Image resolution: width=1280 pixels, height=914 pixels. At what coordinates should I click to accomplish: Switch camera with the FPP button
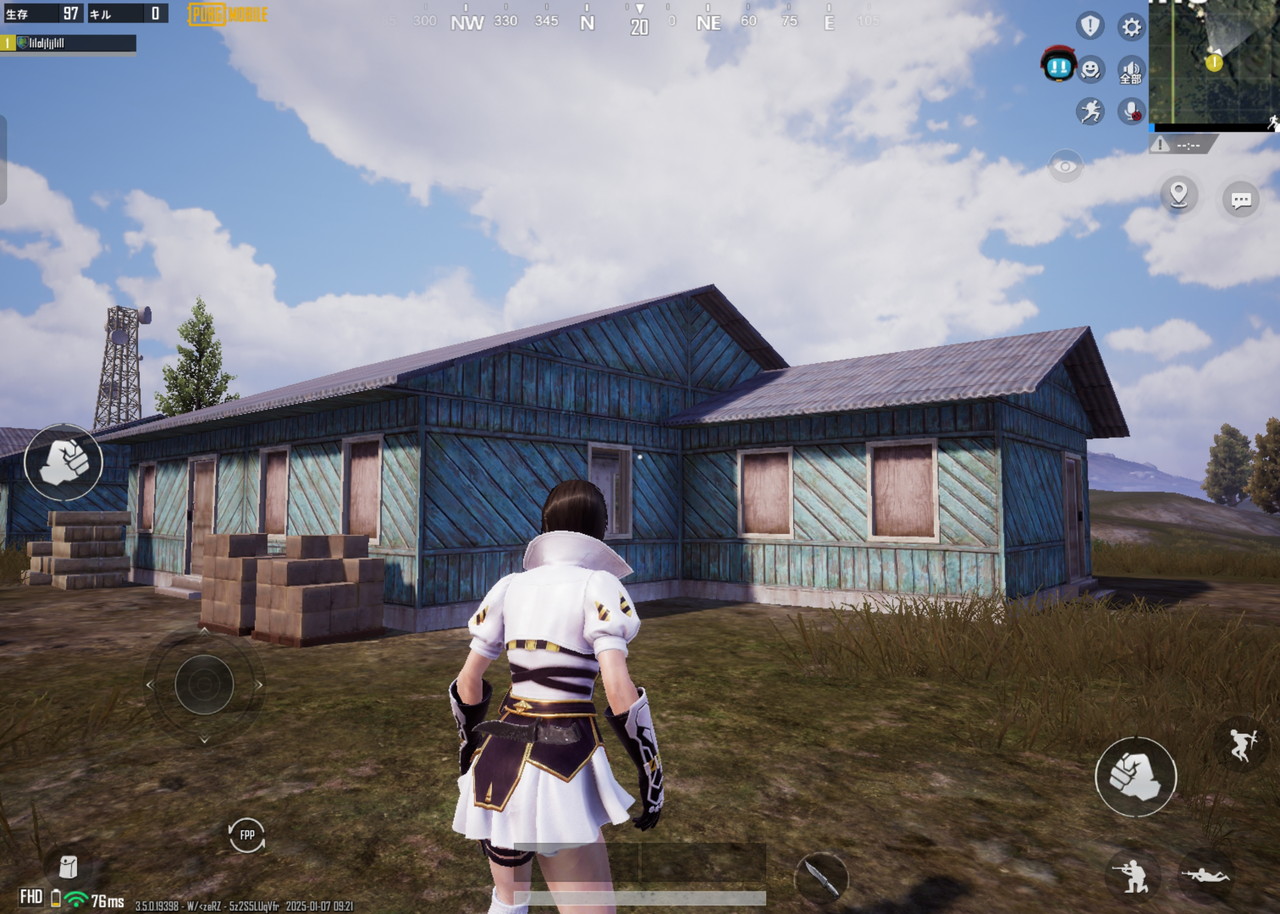pos(247,835)
